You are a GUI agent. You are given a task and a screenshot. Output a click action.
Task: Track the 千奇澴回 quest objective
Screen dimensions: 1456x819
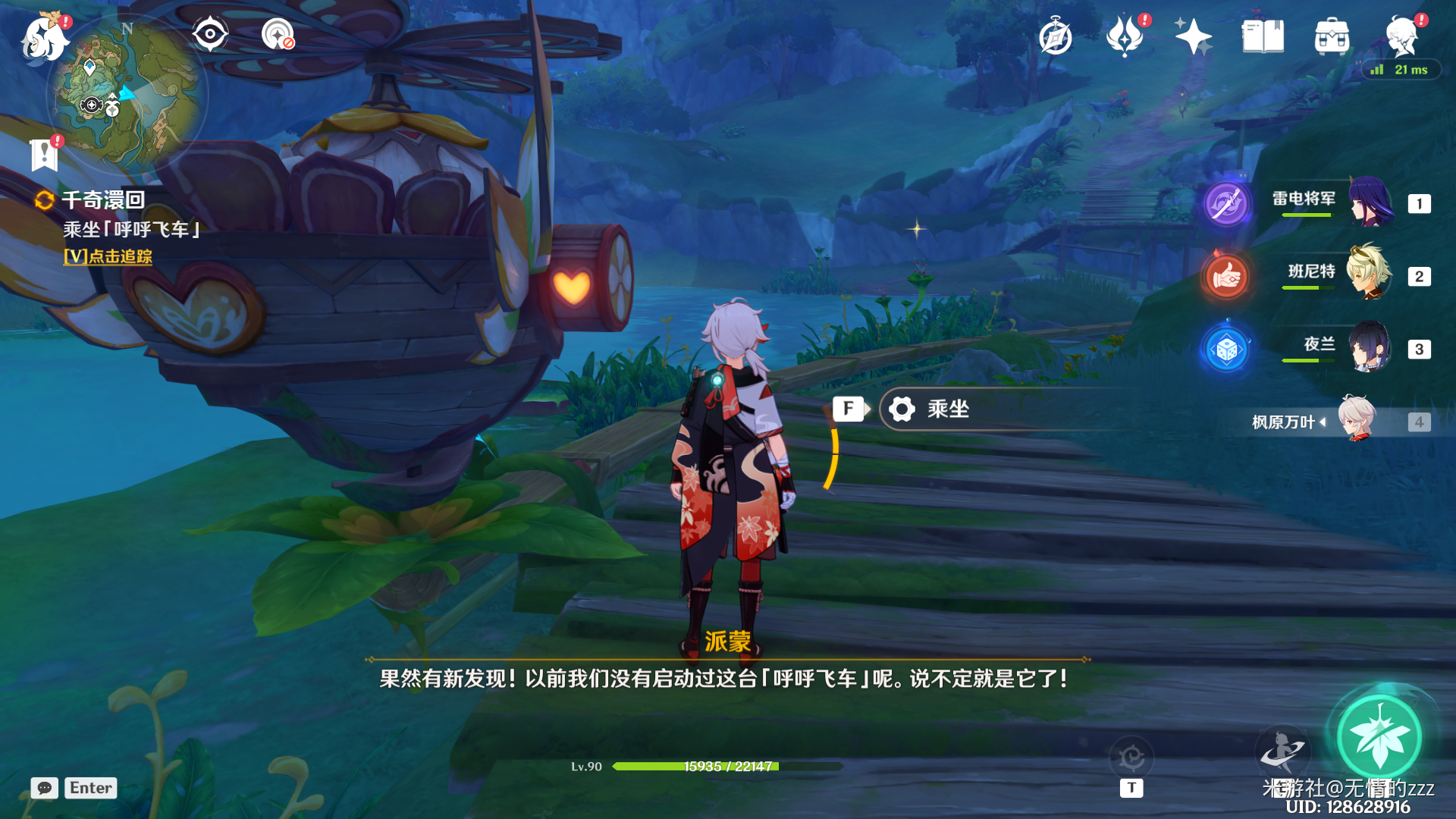point(108,256)
